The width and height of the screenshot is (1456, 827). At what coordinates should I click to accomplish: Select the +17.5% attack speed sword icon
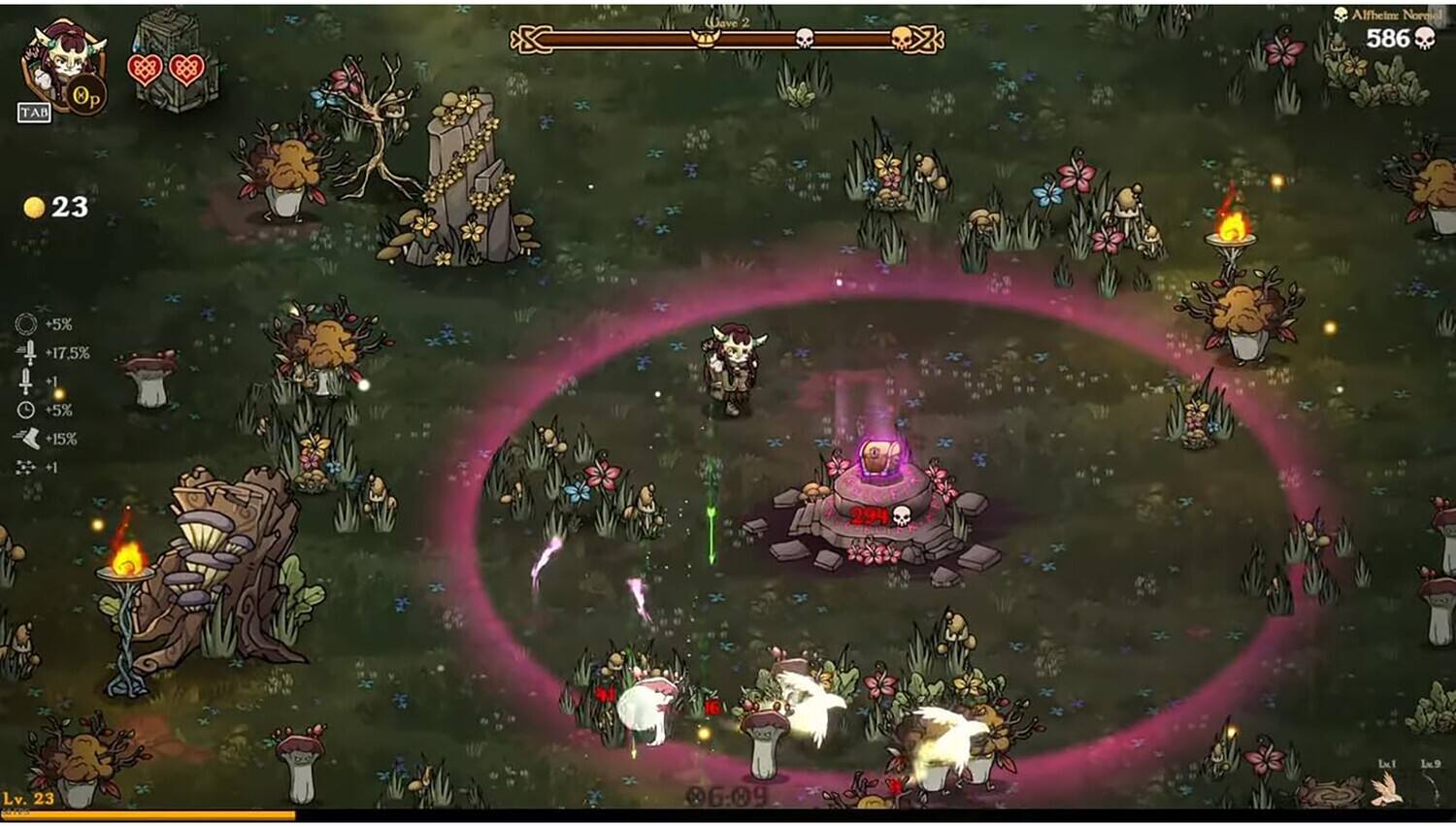[x=29, y=353]
